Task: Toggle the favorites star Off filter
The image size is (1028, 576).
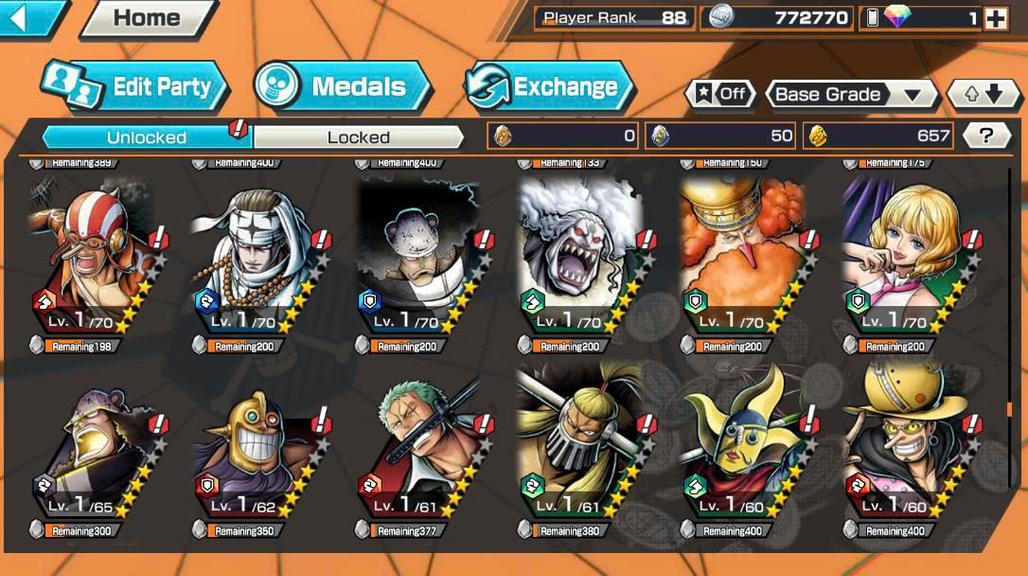Action: click(x=720, y=94)
